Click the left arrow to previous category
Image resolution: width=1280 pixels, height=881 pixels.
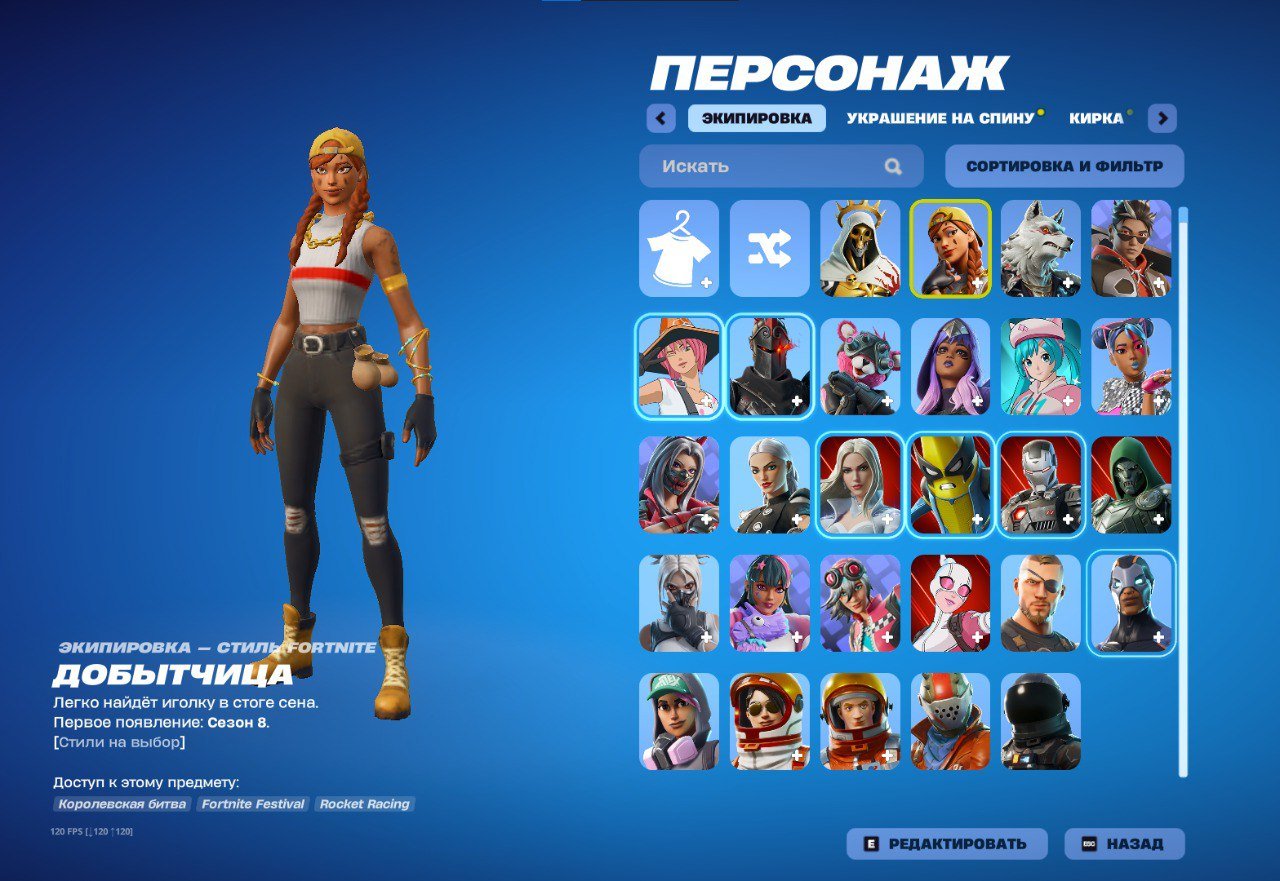pos(661,118)
